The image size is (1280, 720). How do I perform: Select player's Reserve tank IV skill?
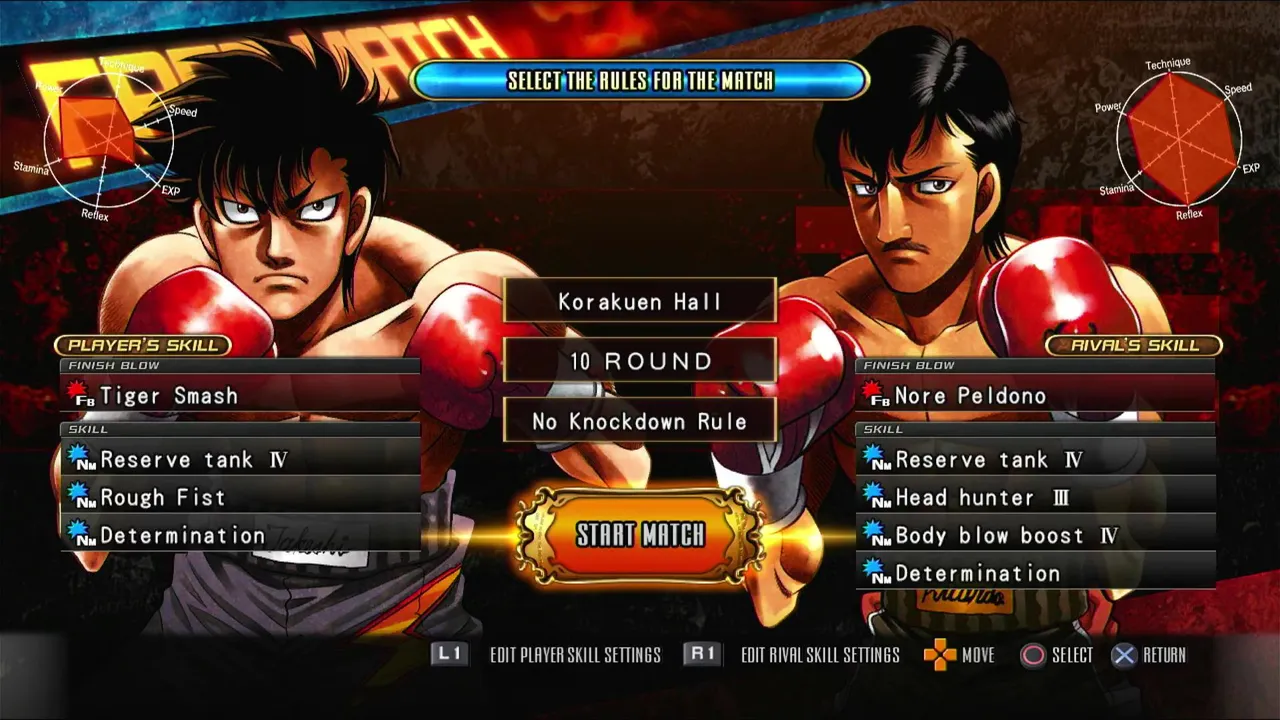pos(240,460)
